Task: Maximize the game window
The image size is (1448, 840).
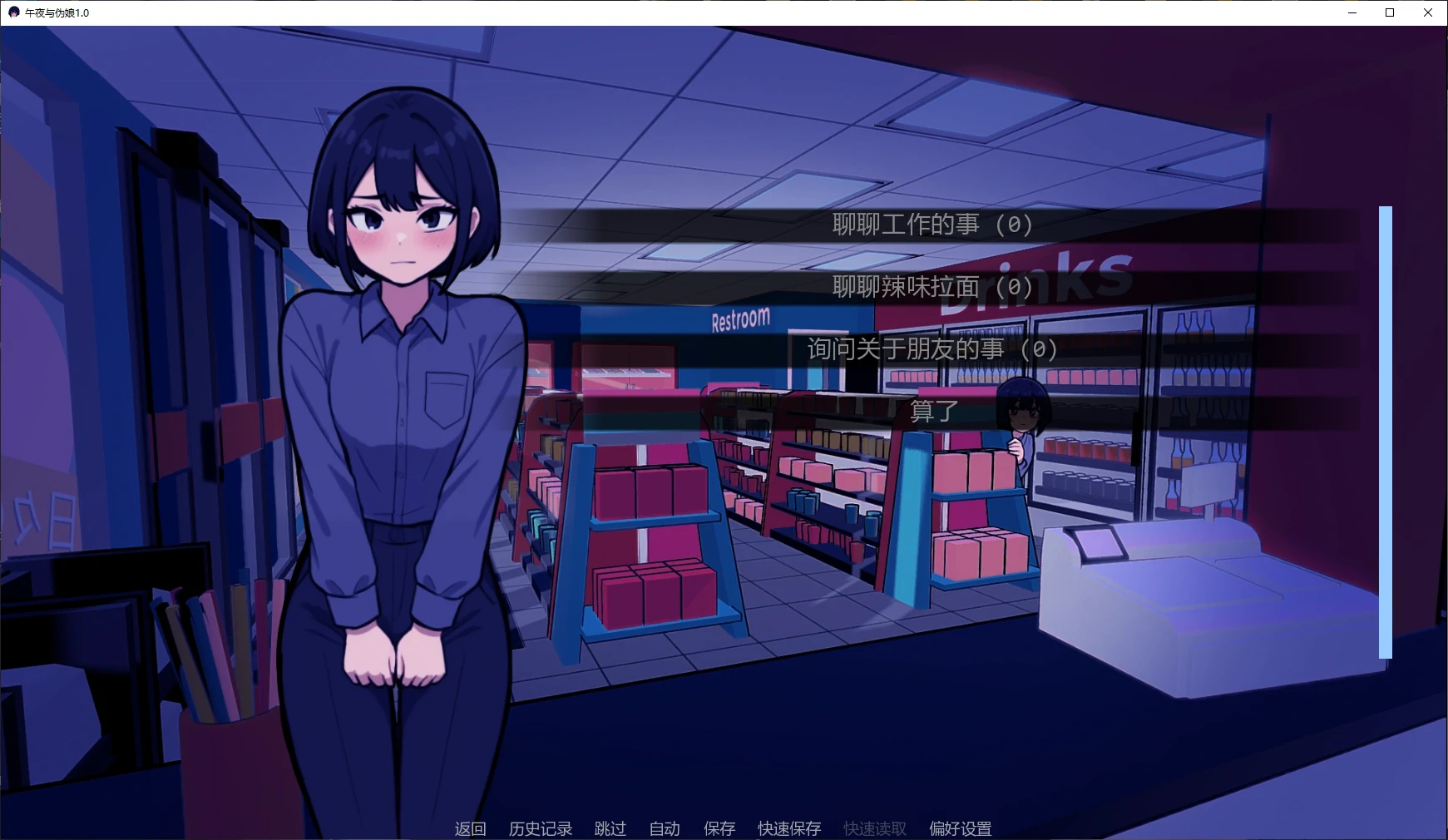Action: coord(1389,12)
